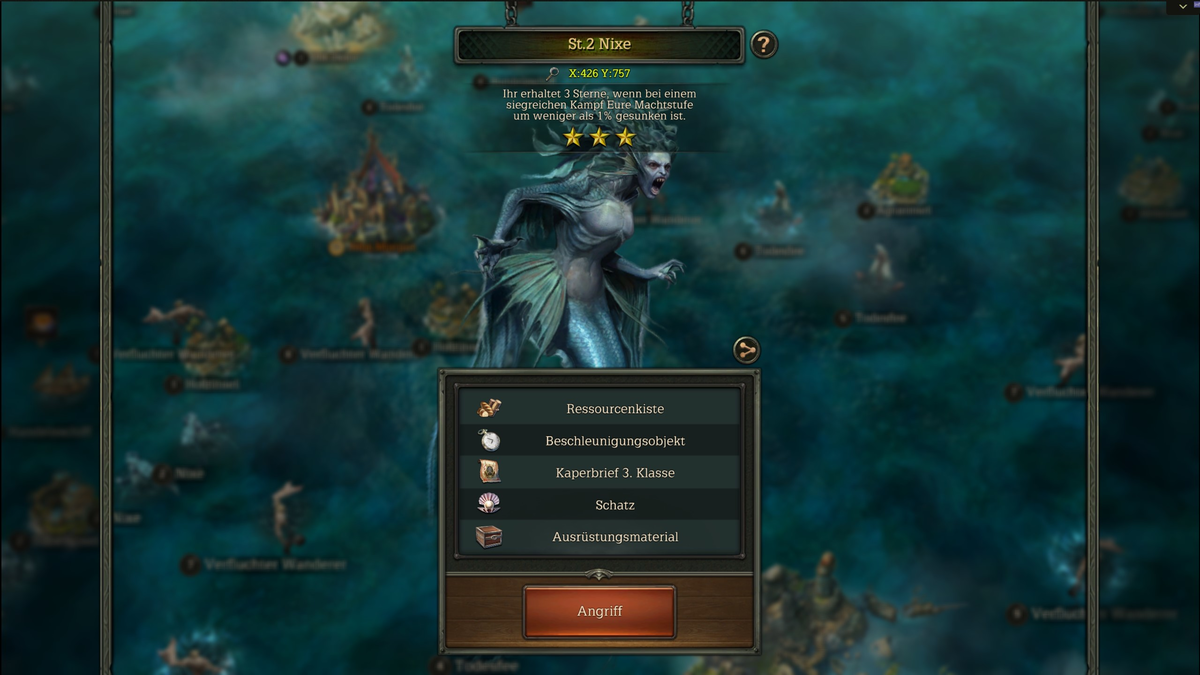Viewport: 1200px width, 675px height.
Task: Select the Ressourcenkiste reward row
Action: (599, 409)
